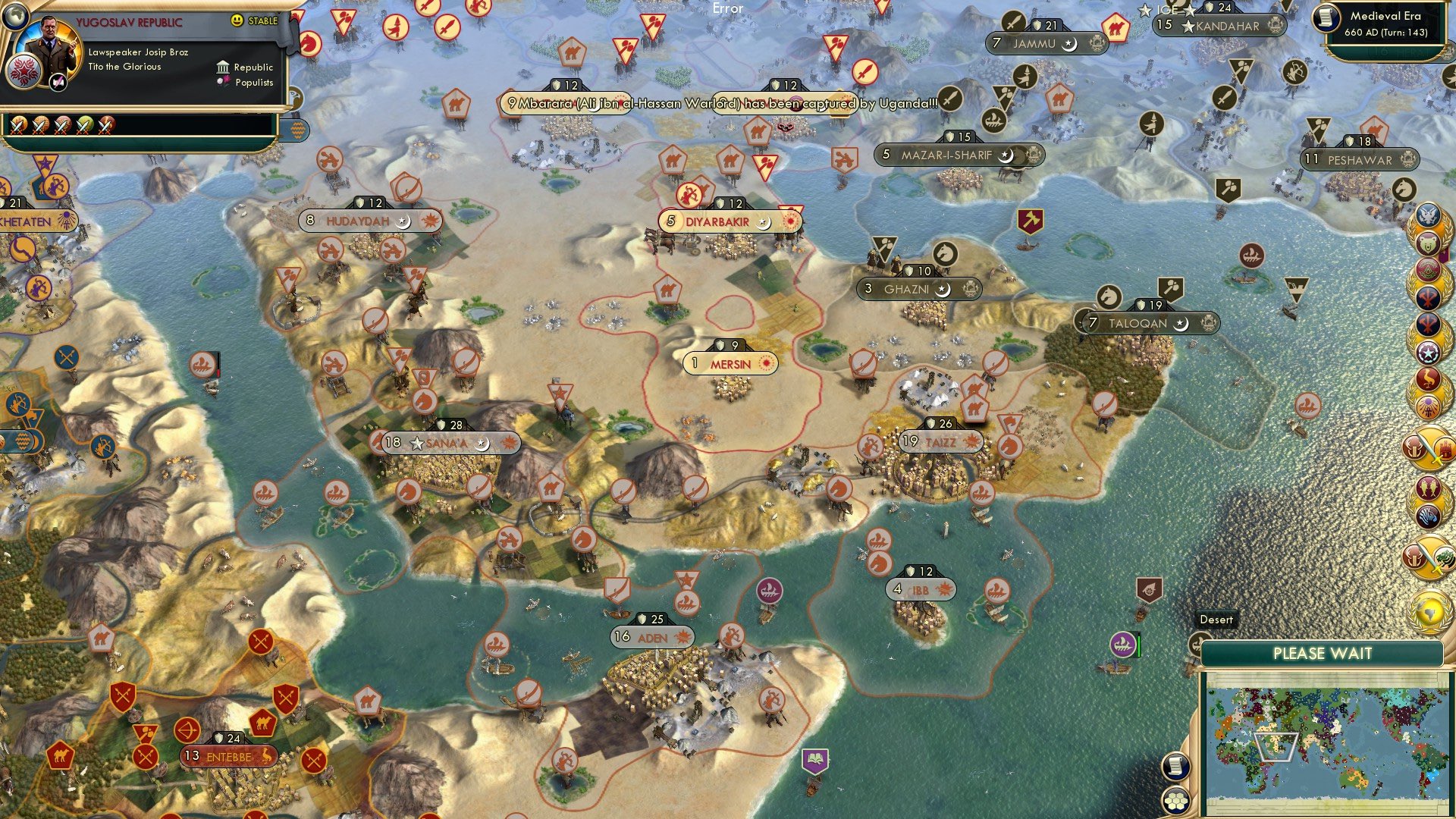Click the STABLE smiley happiness indicator

click(239, 20)
